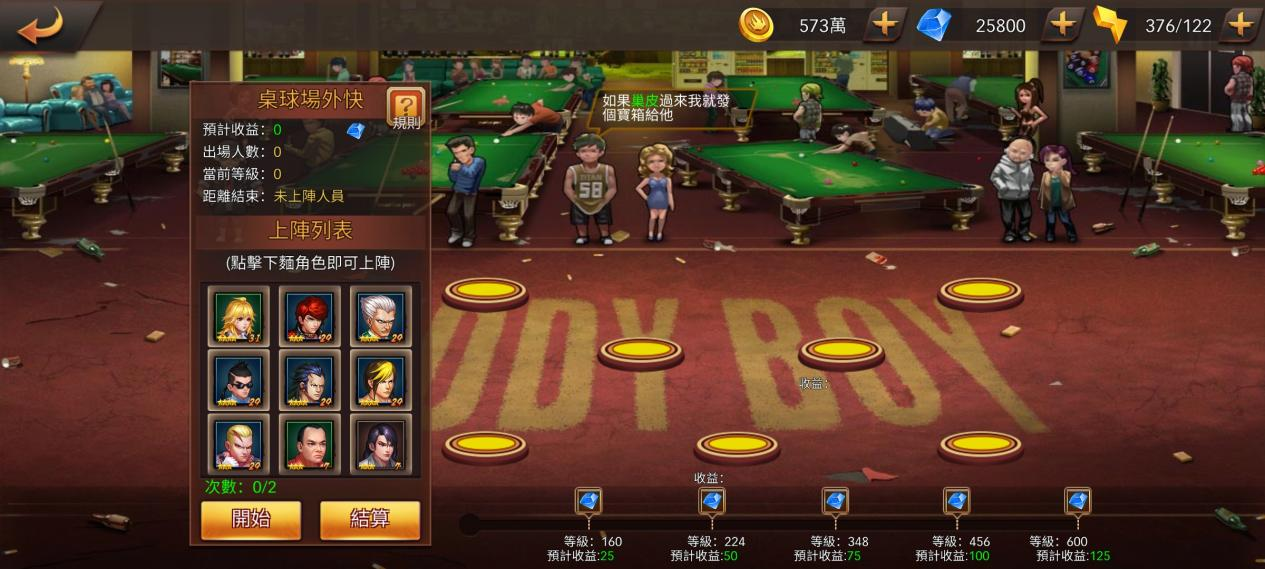
Task: Go back with the orange arrow button
Action: [40, 25]
